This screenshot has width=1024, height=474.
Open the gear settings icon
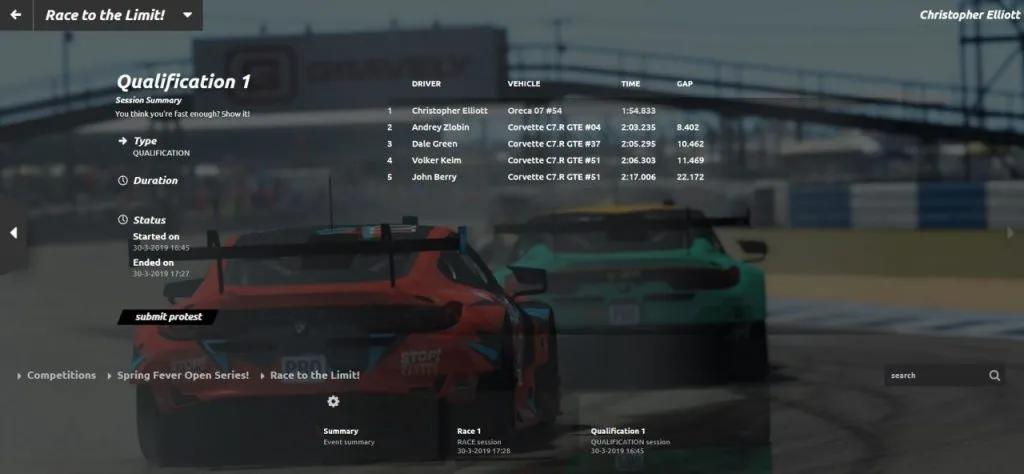(x=333, y=401)
